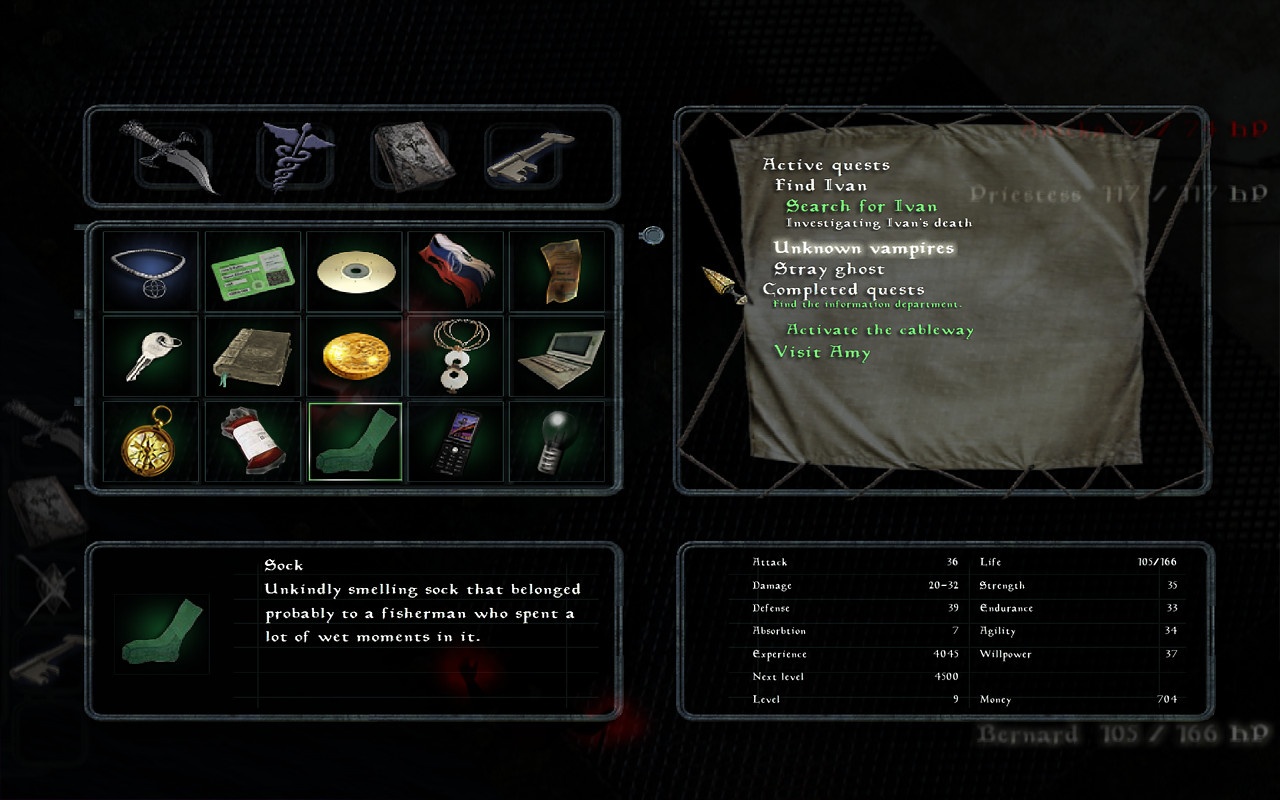Select the green sock item slot
Viewport: 1280px width, 800px height.
coord(355,442)
